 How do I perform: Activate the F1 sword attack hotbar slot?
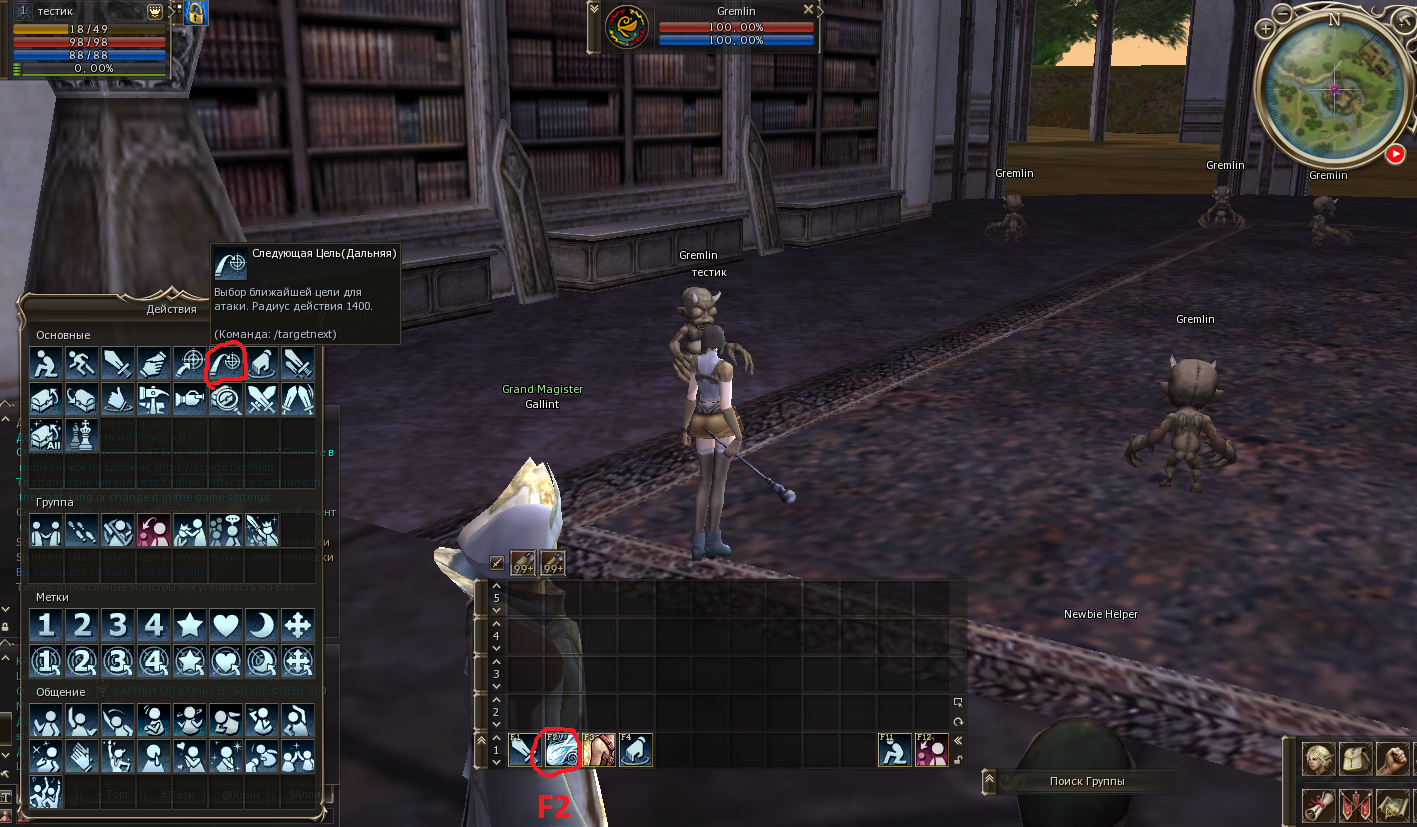[x=525, y=750]
